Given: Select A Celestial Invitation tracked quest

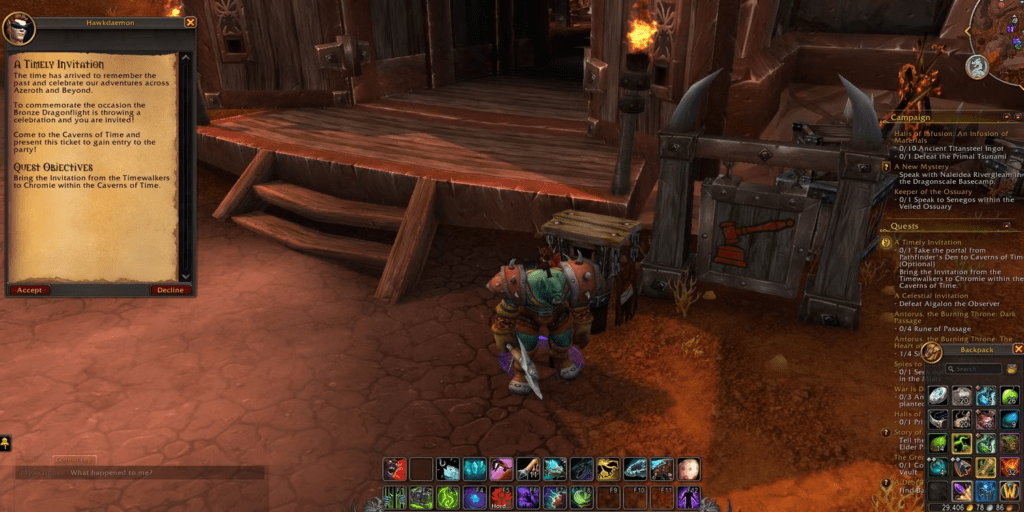Looking at the screenshot, I should point(932,296).
